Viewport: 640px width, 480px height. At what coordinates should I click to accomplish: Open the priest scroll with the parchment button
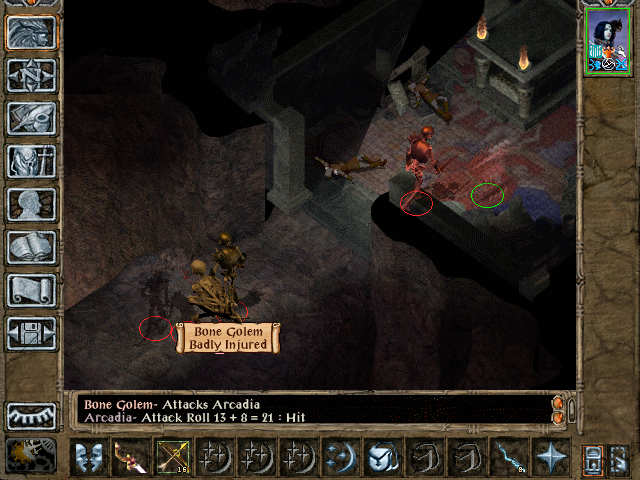[31, 289]
